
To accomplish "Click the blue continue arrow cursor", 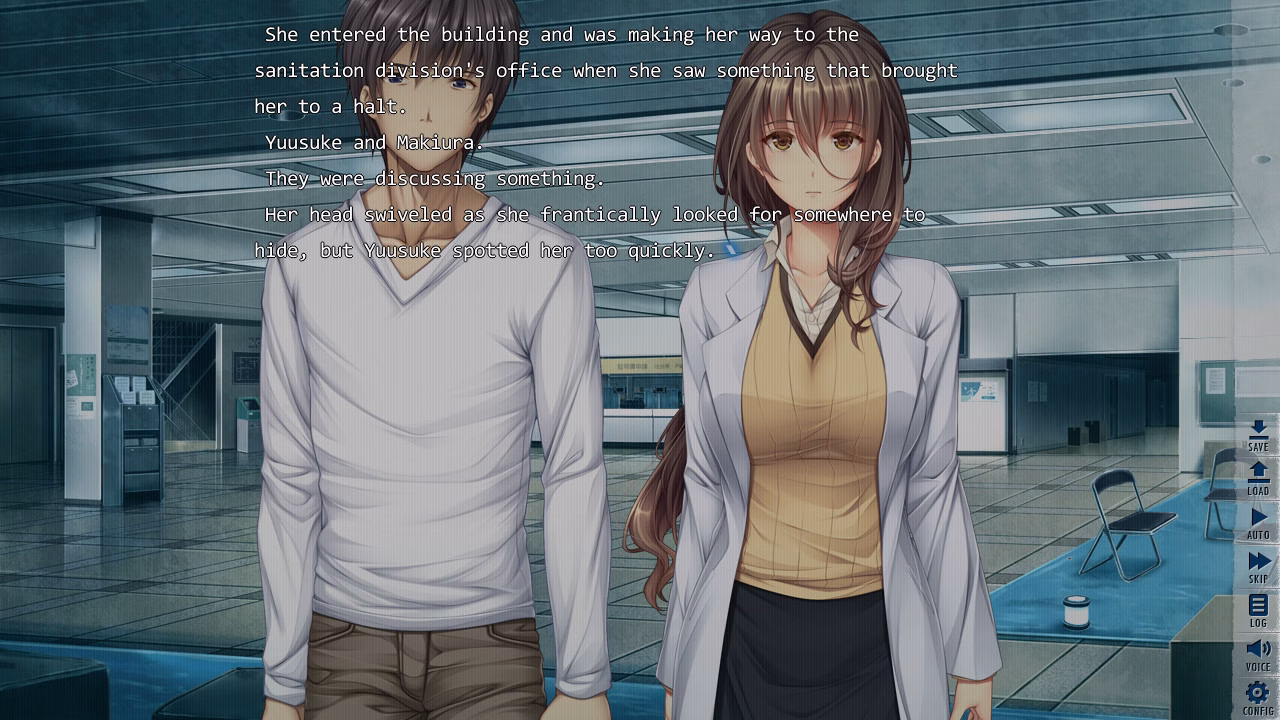I will [733, 252].
